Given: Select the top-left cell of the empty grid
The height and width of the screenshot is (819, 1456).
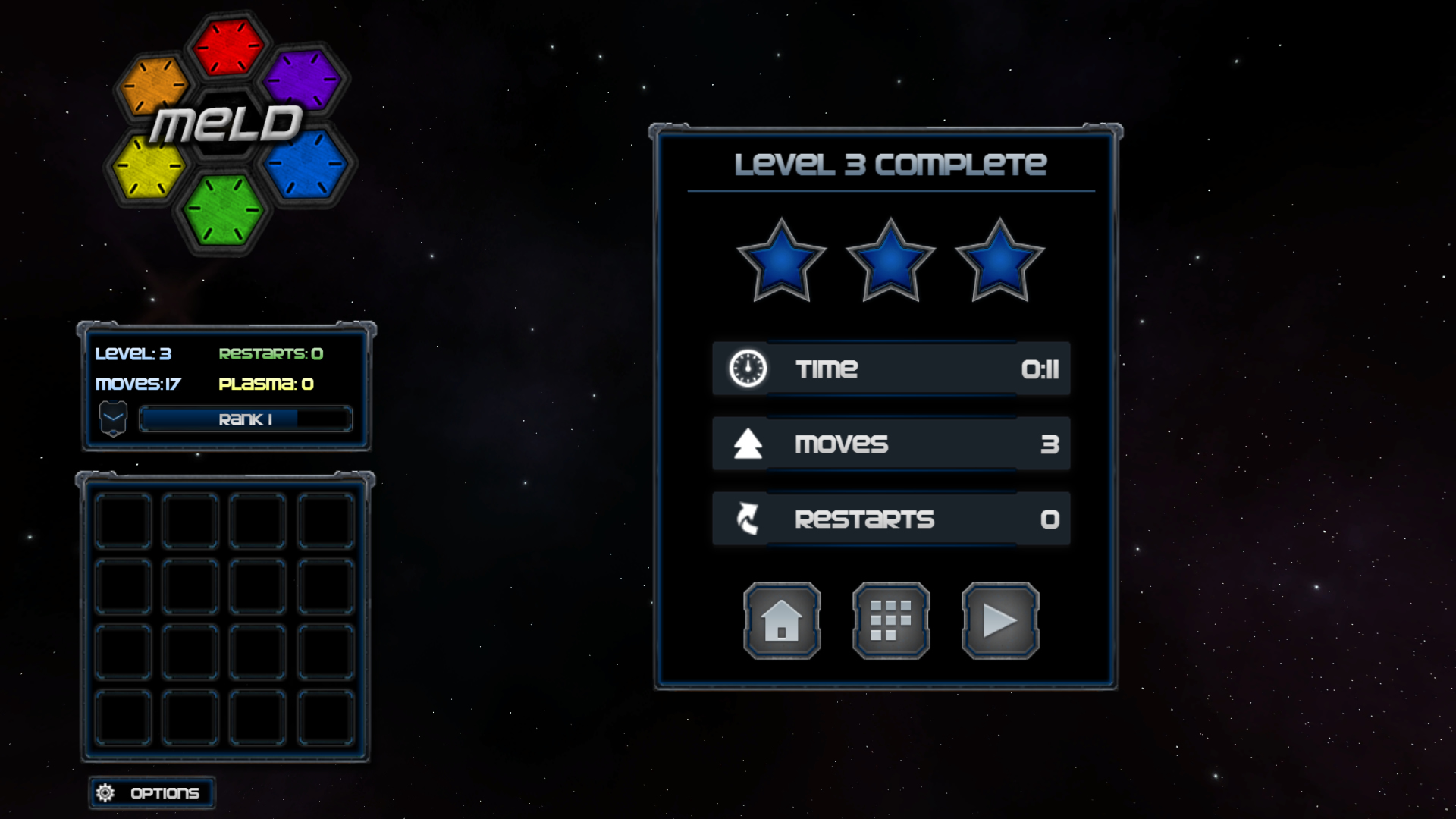Looking at the screenshot, I should point(122,522).
